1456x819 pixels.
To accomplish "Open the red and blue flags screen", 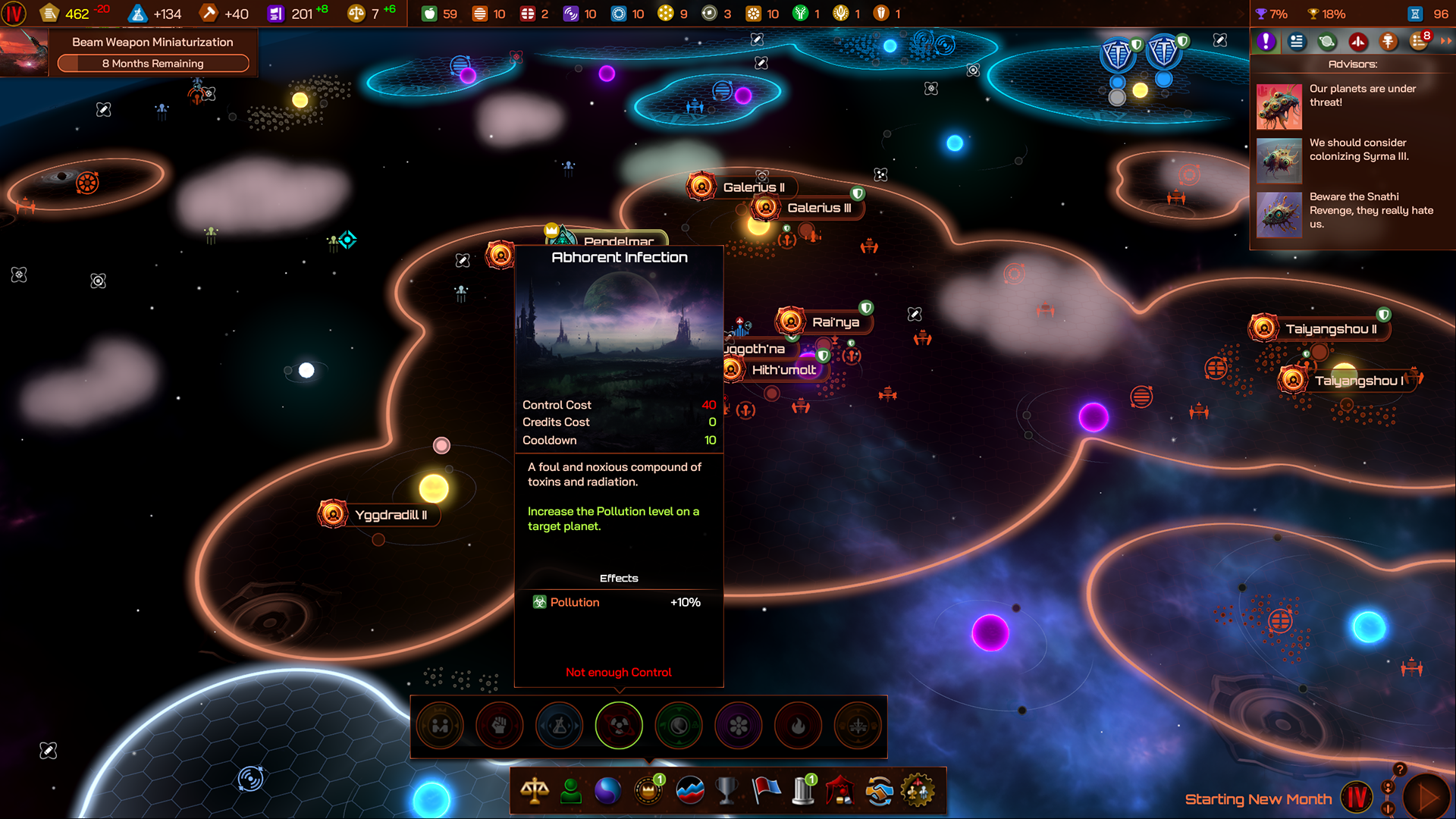I will 766,791.
